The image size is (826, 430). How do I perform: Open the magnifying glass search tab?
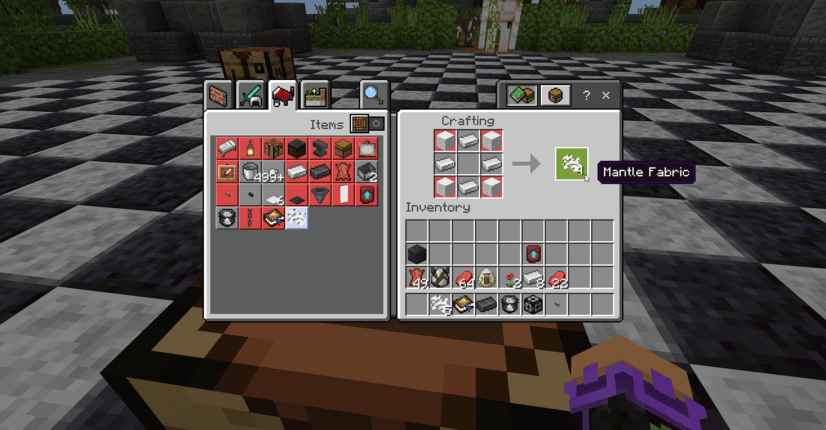click(374, 95)
